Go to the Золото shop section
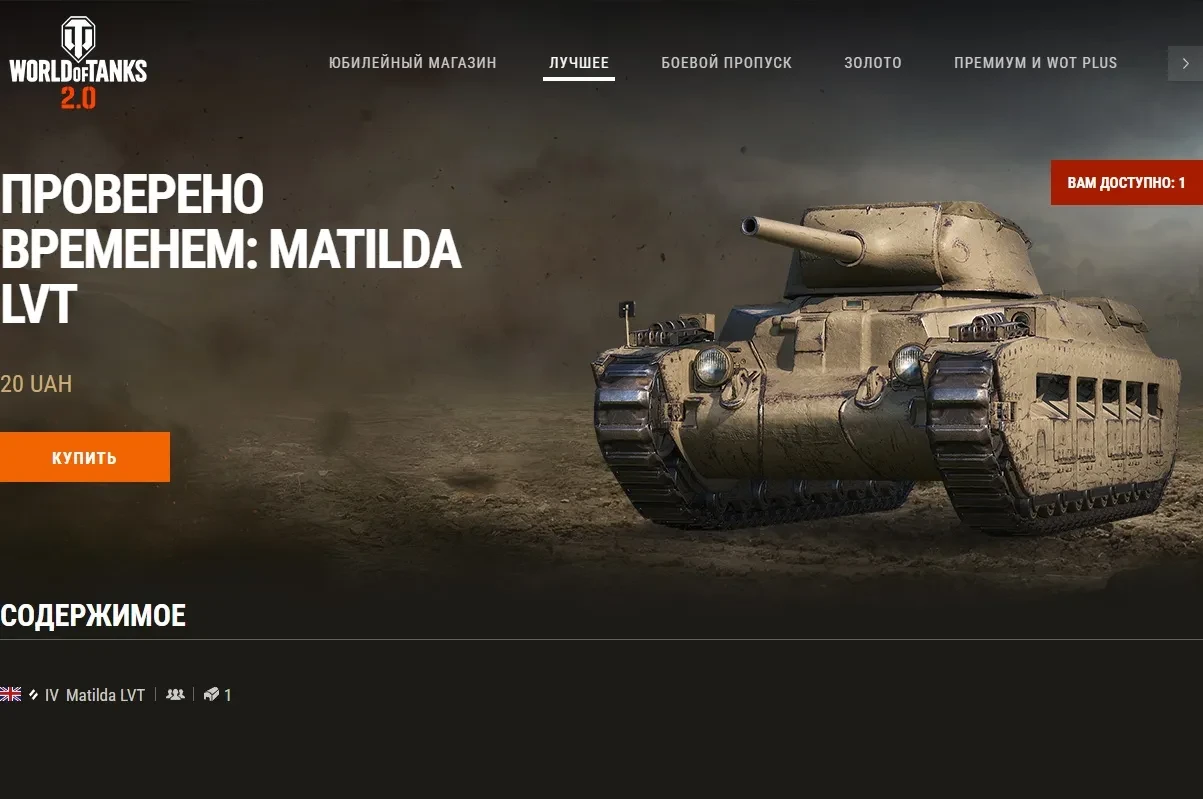The height and width of the screenshot is (799, 1203). click(x=872, y=63)
